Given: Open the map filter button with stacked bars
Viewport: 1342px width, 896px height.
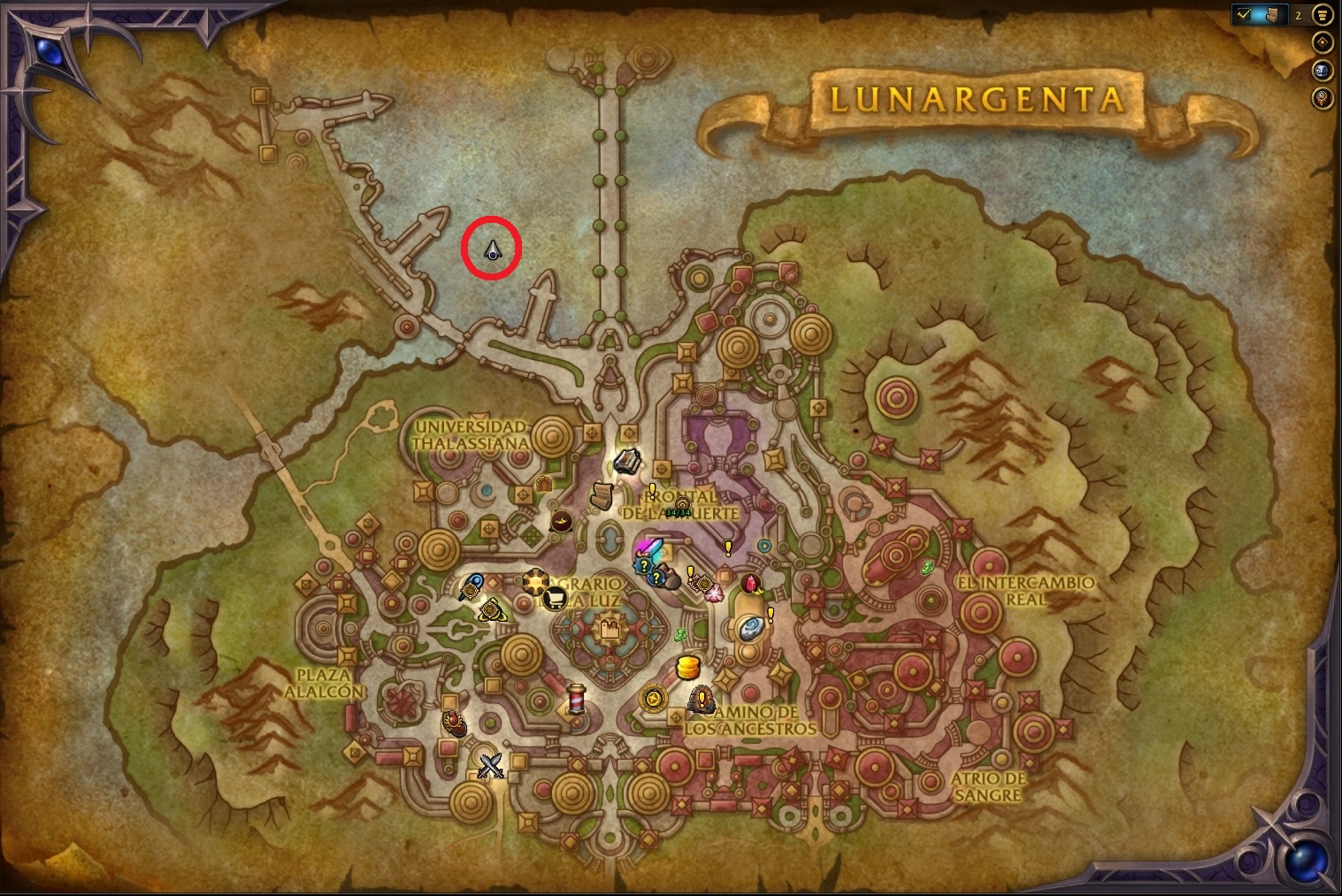Looking at the screenshot, I should coord(1323,15).
